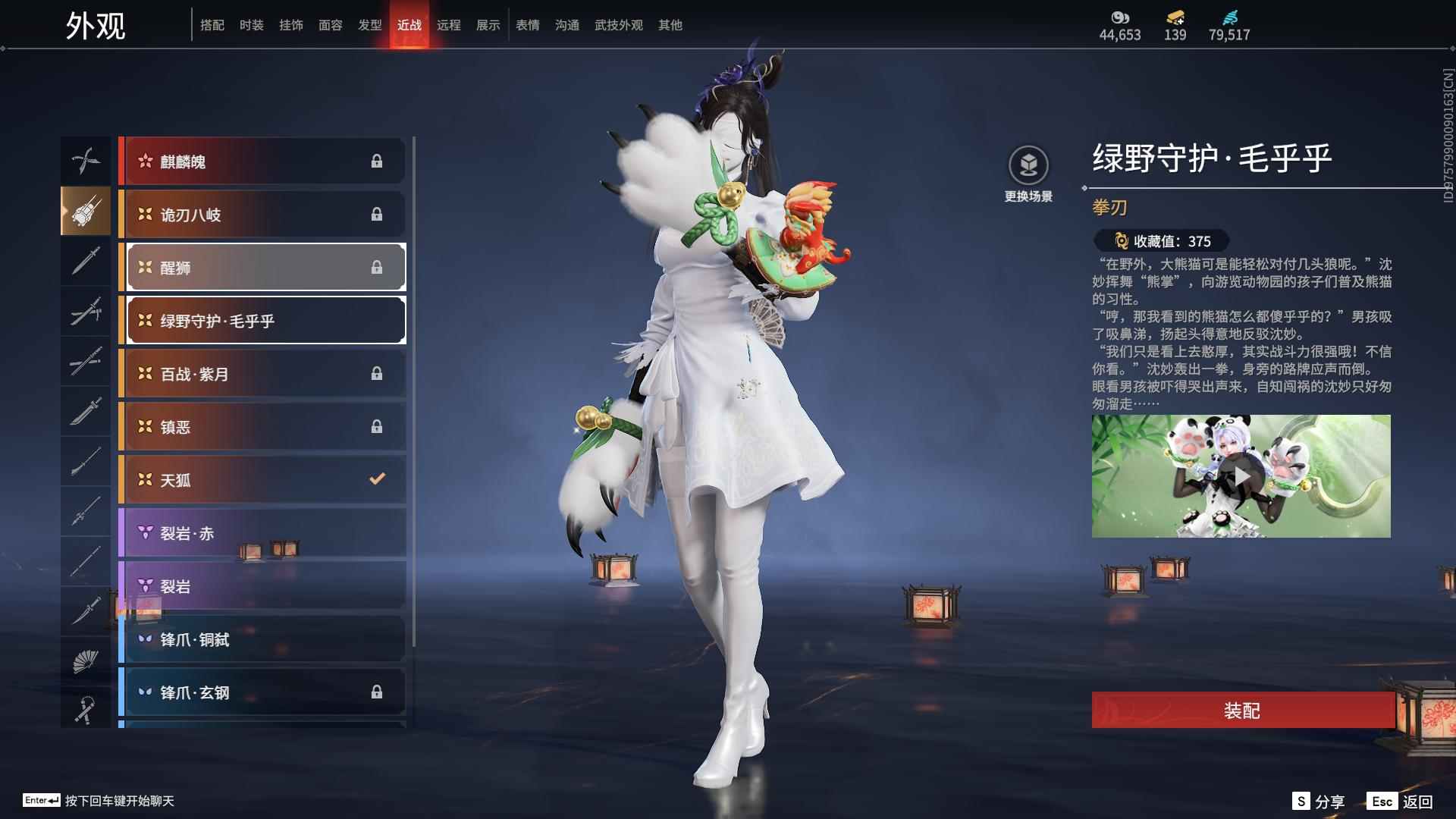Select the umbrella category icon at sidebar bottom
Image resolution: width=1456 pixels, height=819 pixels.
click(86, 709)
